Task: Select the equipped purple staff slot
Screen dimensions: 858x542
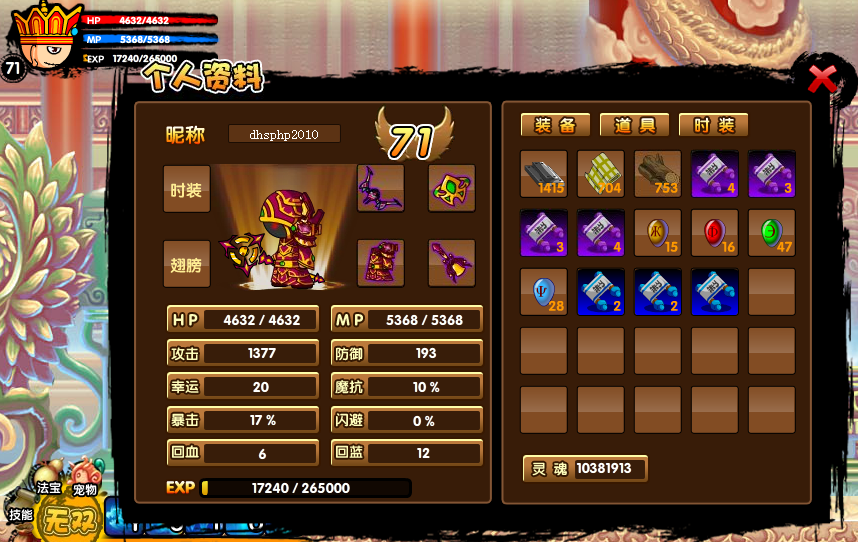Action: [x=452, y=263]
